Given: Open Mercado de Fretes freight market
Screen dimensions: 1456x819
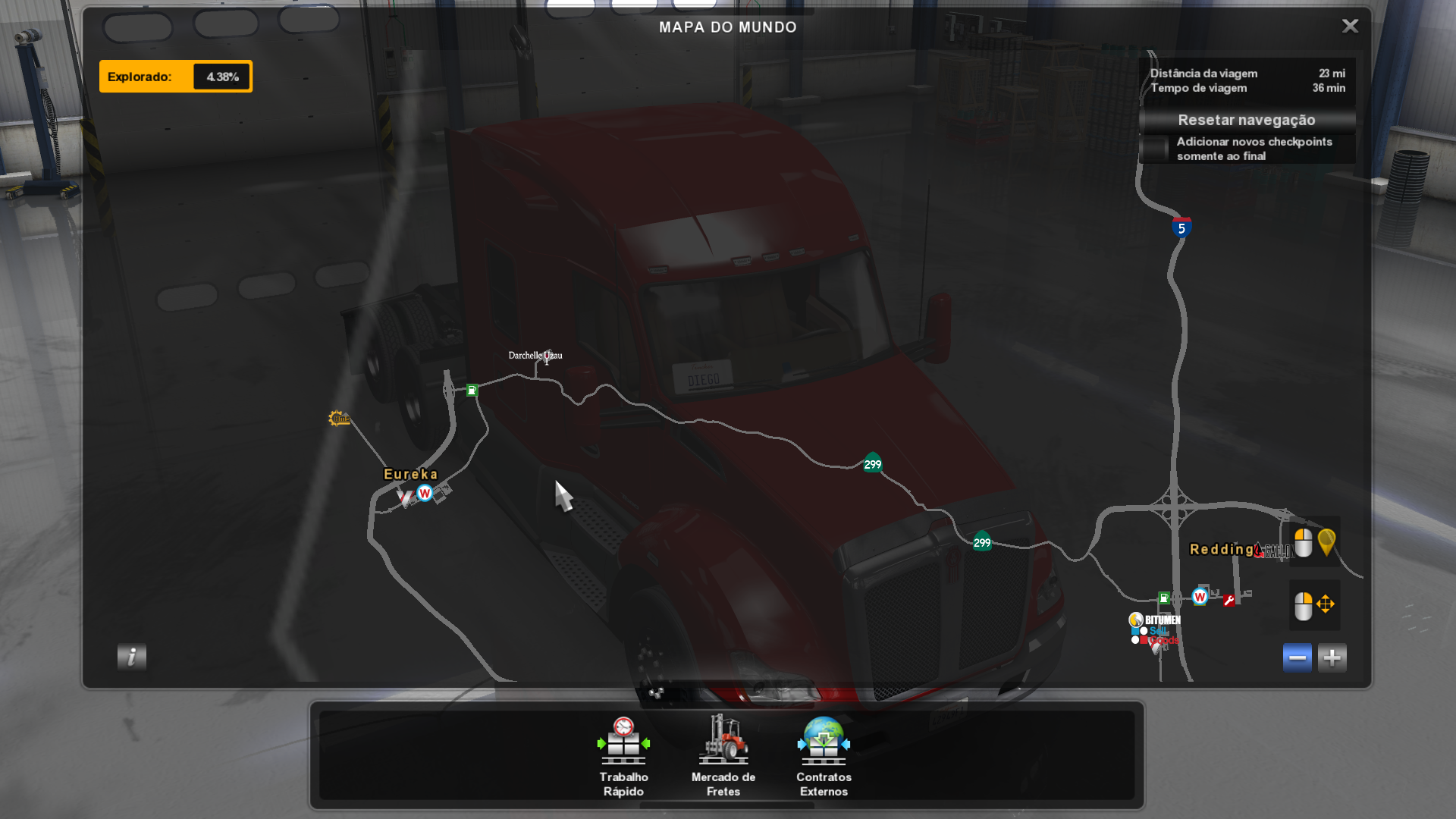Looking at the screenshot, I should coord(723,756).
